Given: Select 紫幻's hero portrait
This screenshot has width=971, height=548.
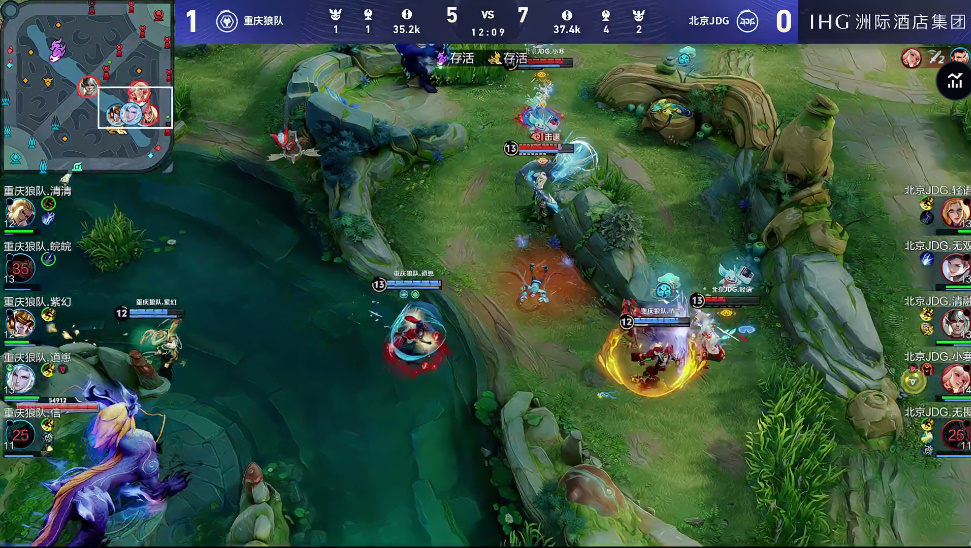Looking at the screenshot, I should (x=21, y=322).
